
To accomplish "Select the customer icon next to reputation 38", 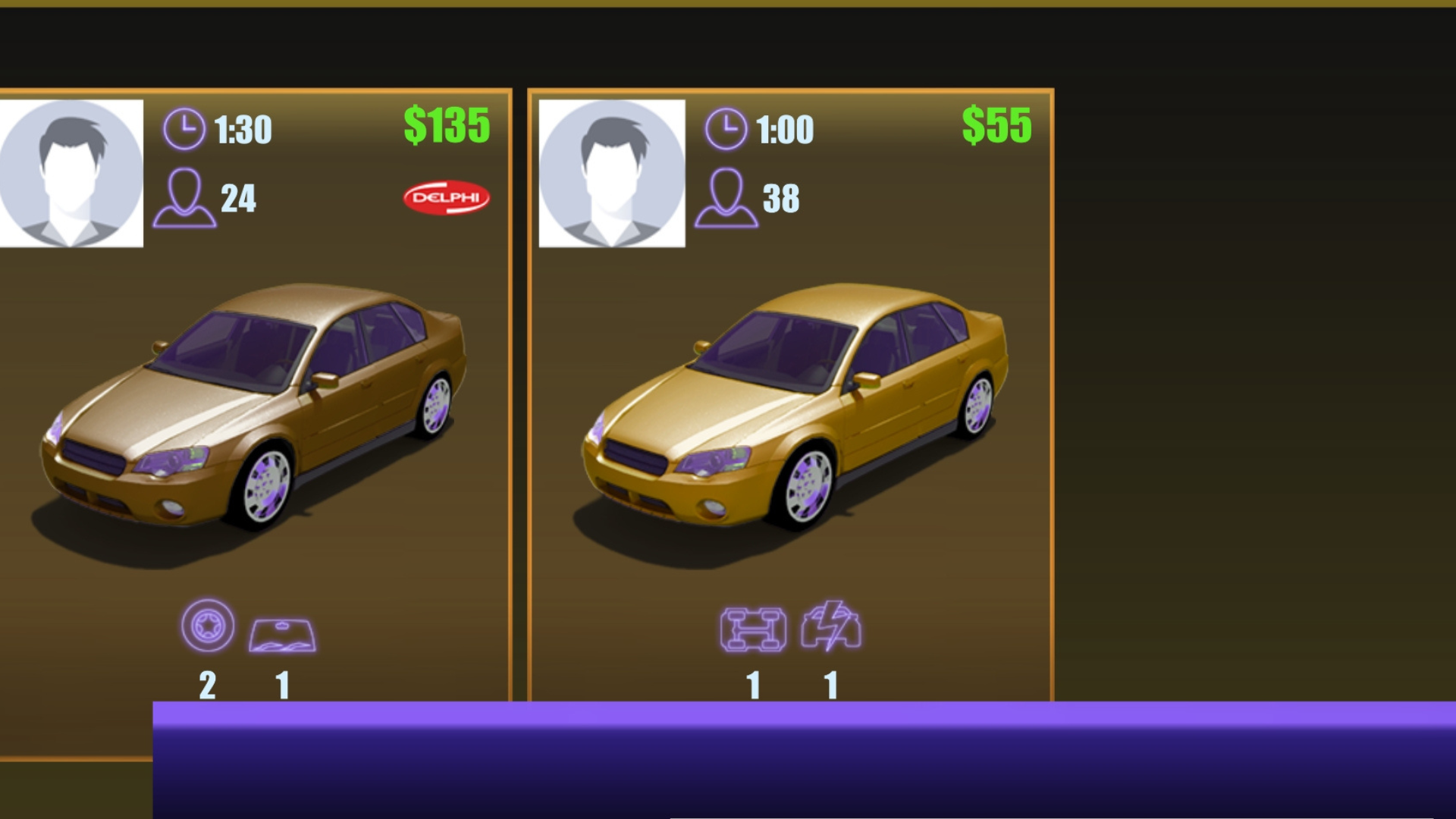I will [728, 199].
